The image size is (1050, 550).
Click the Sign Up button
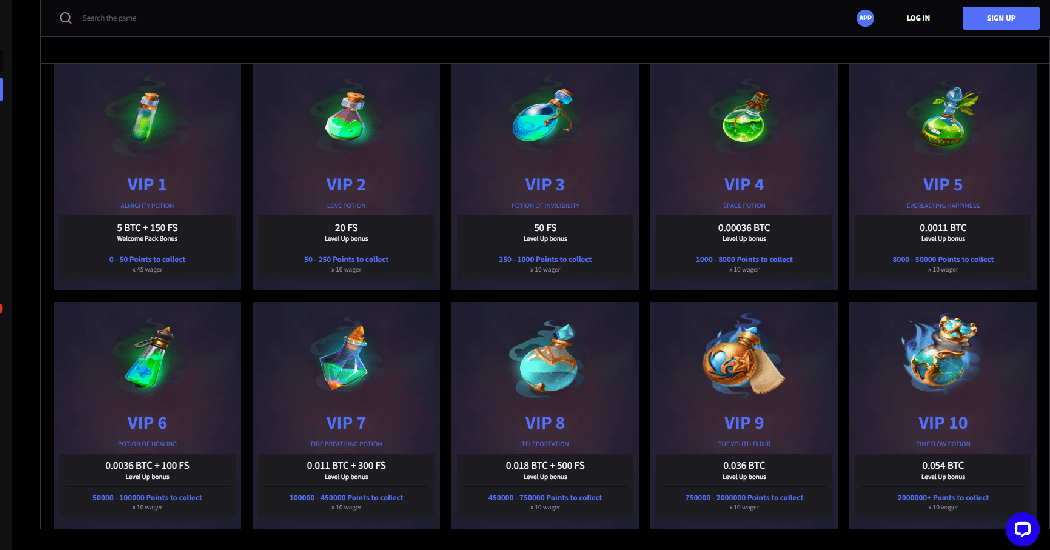coord(1001,18)
